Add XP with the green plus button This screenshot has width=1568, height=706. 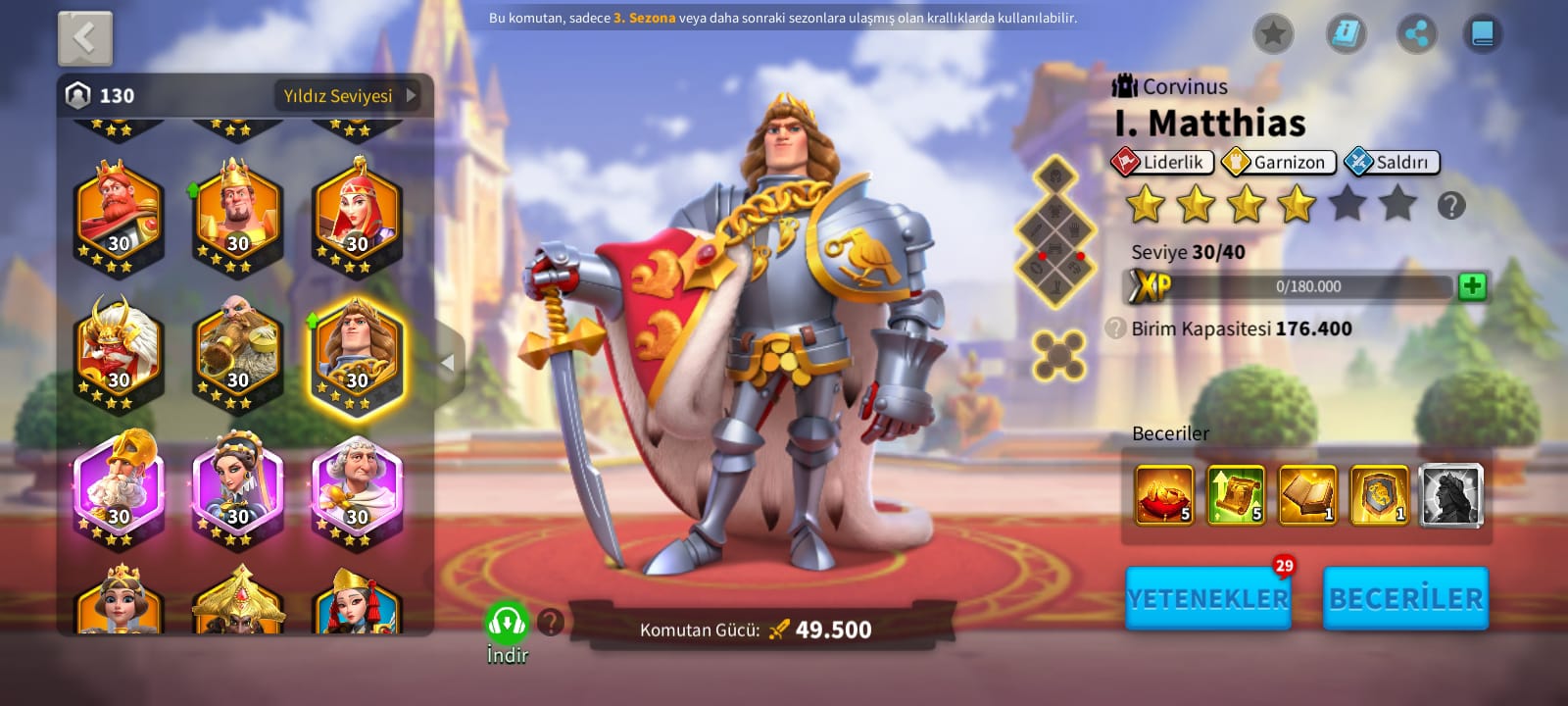pyautogui.click(x=1472, y=286)
